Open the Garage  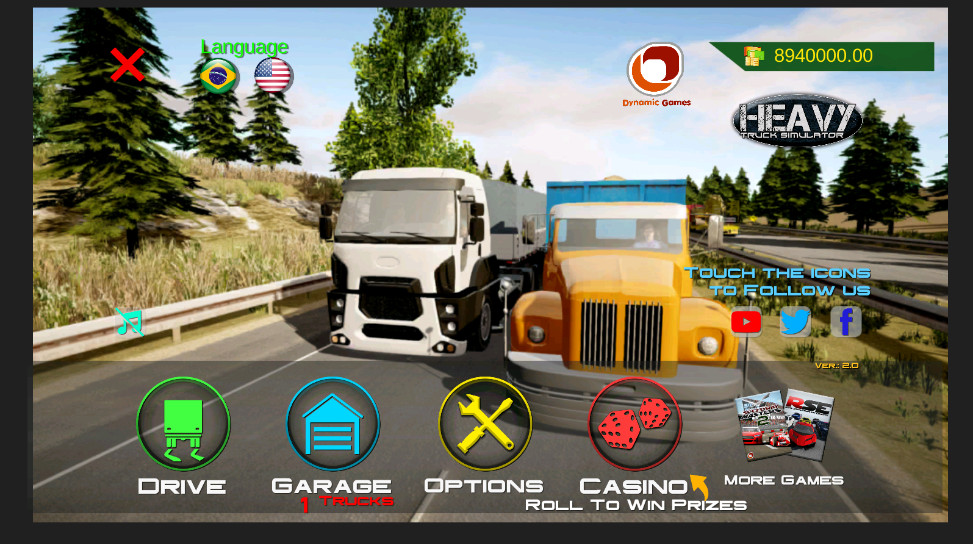pos(332,424)
